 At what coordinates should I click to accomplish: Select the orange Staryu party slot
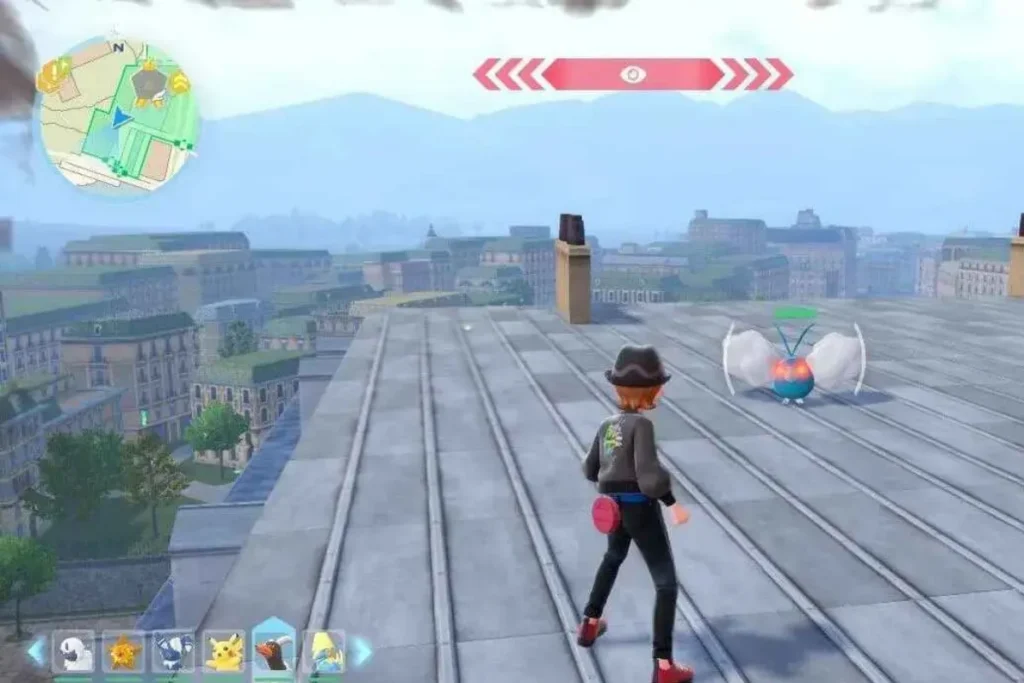pyautogui.click(x=123, y=651)
